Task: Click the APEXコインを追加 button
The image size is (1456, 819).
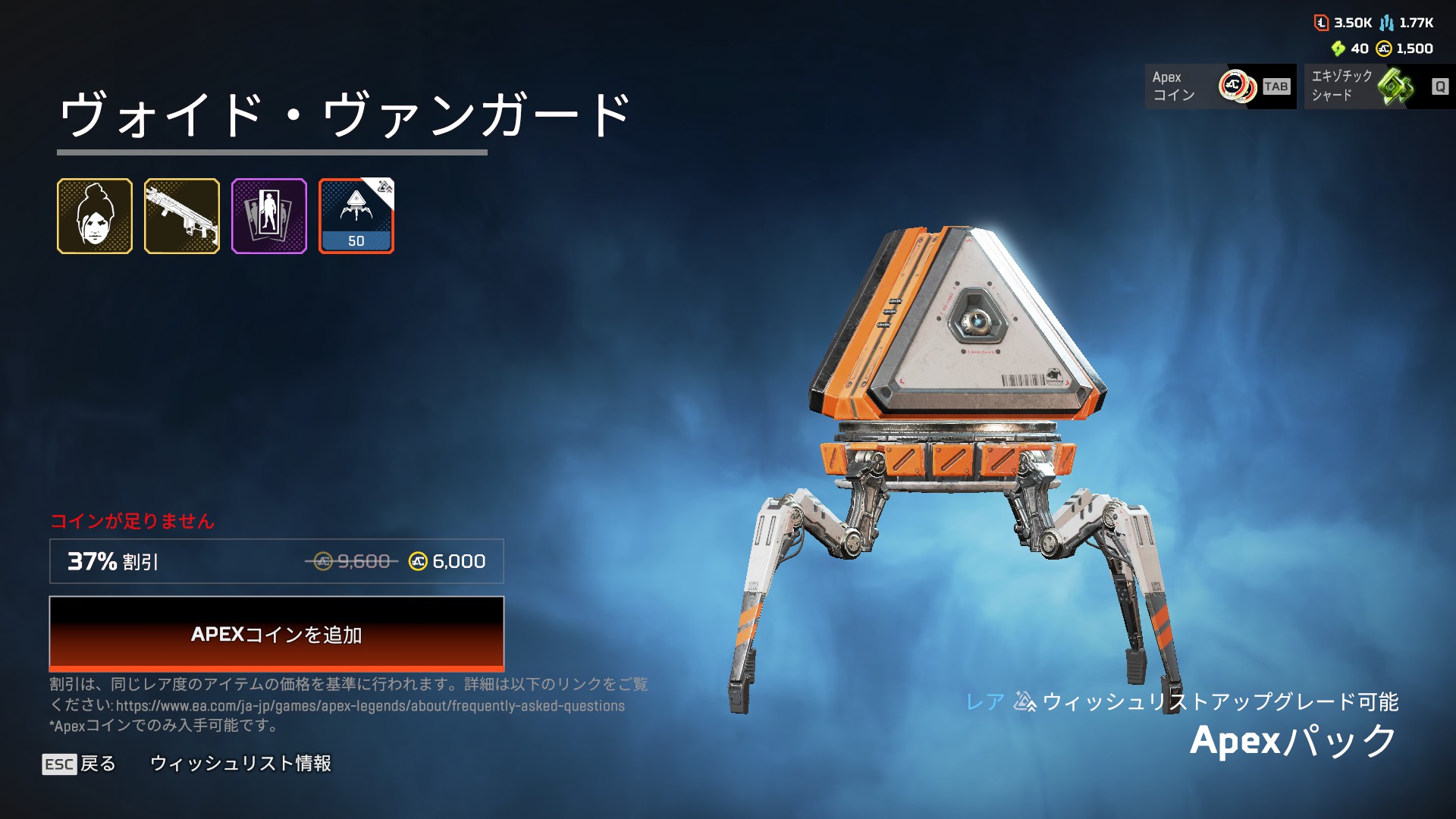Action: coord(276,633)
